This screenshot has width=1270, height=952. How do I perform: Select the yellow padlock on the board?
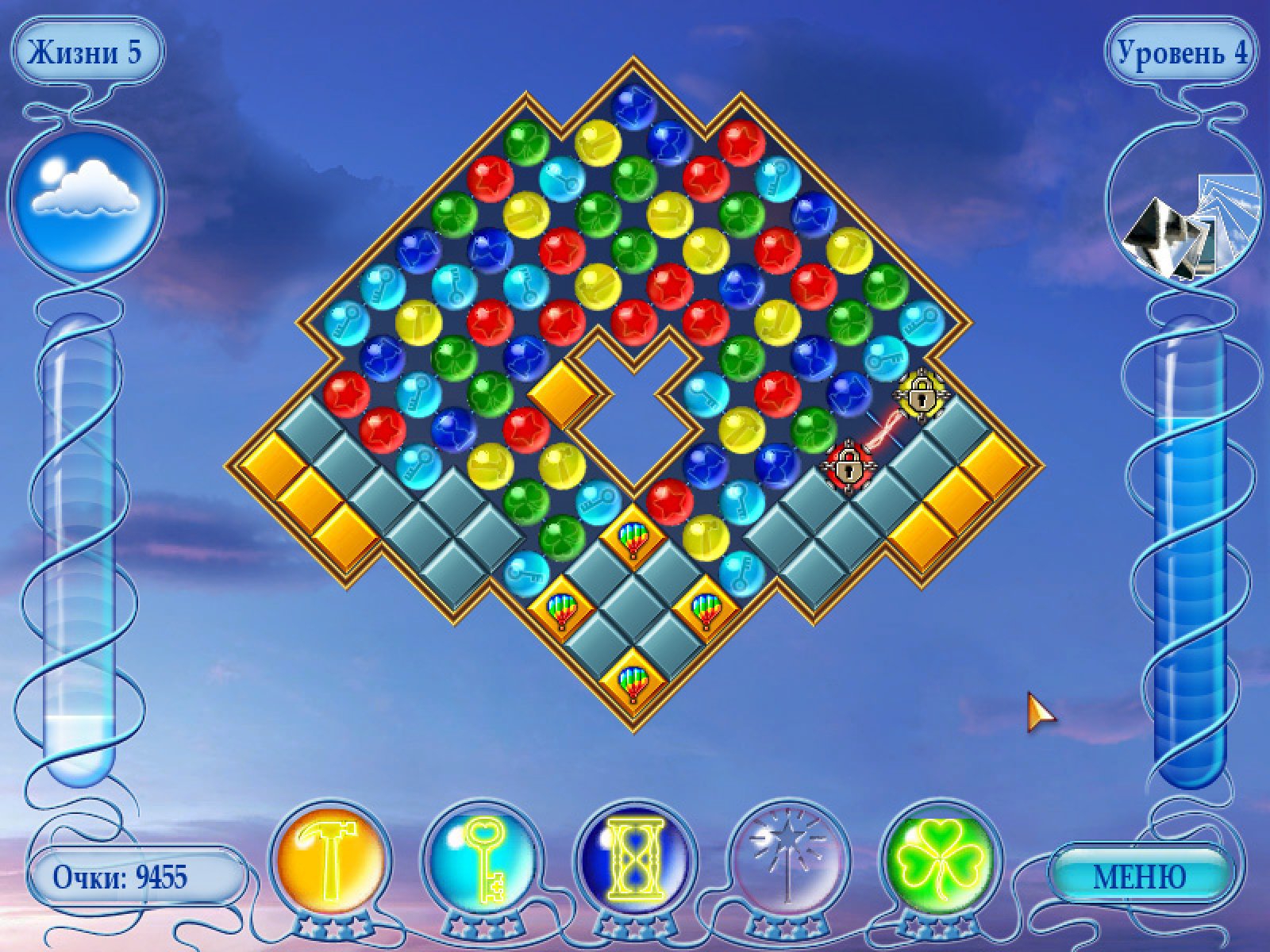[920, 393]
